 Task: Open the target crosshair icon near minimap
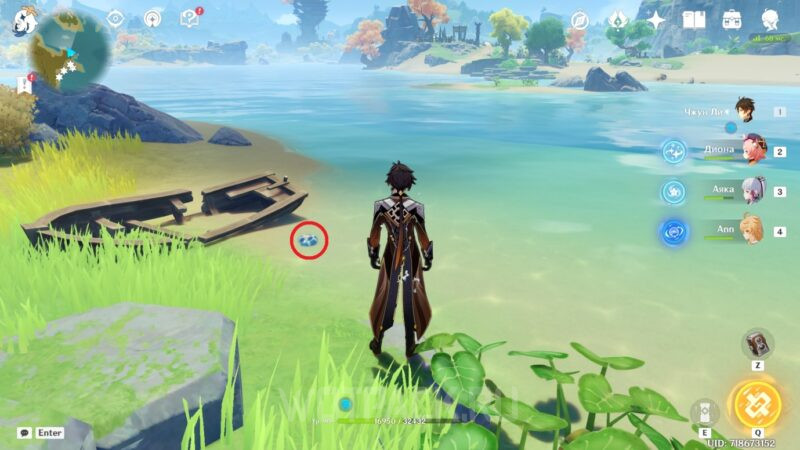[x=115, y=19]
